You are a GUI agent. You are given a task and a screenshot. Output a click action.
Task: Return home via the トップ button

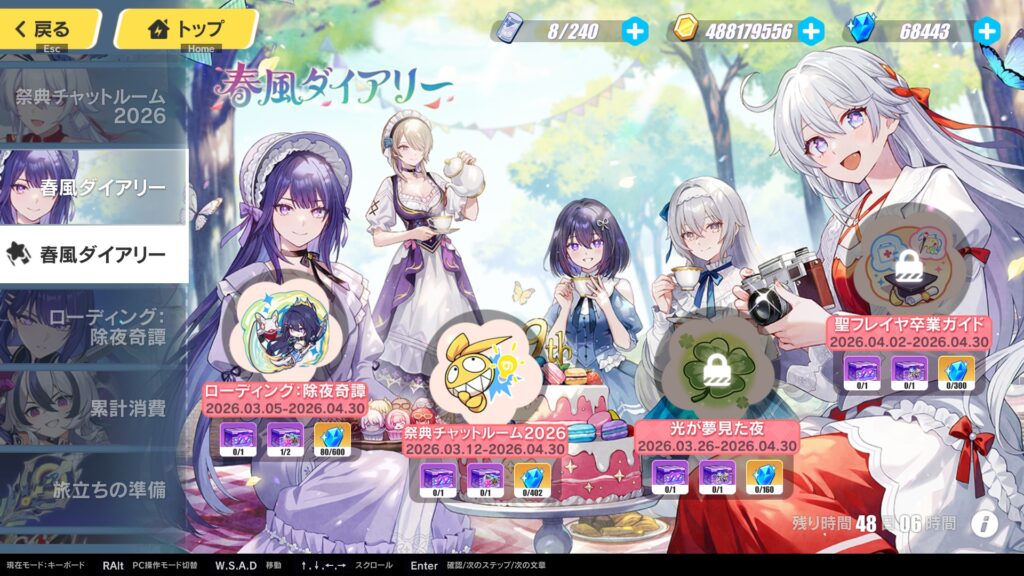click(186, 29)
